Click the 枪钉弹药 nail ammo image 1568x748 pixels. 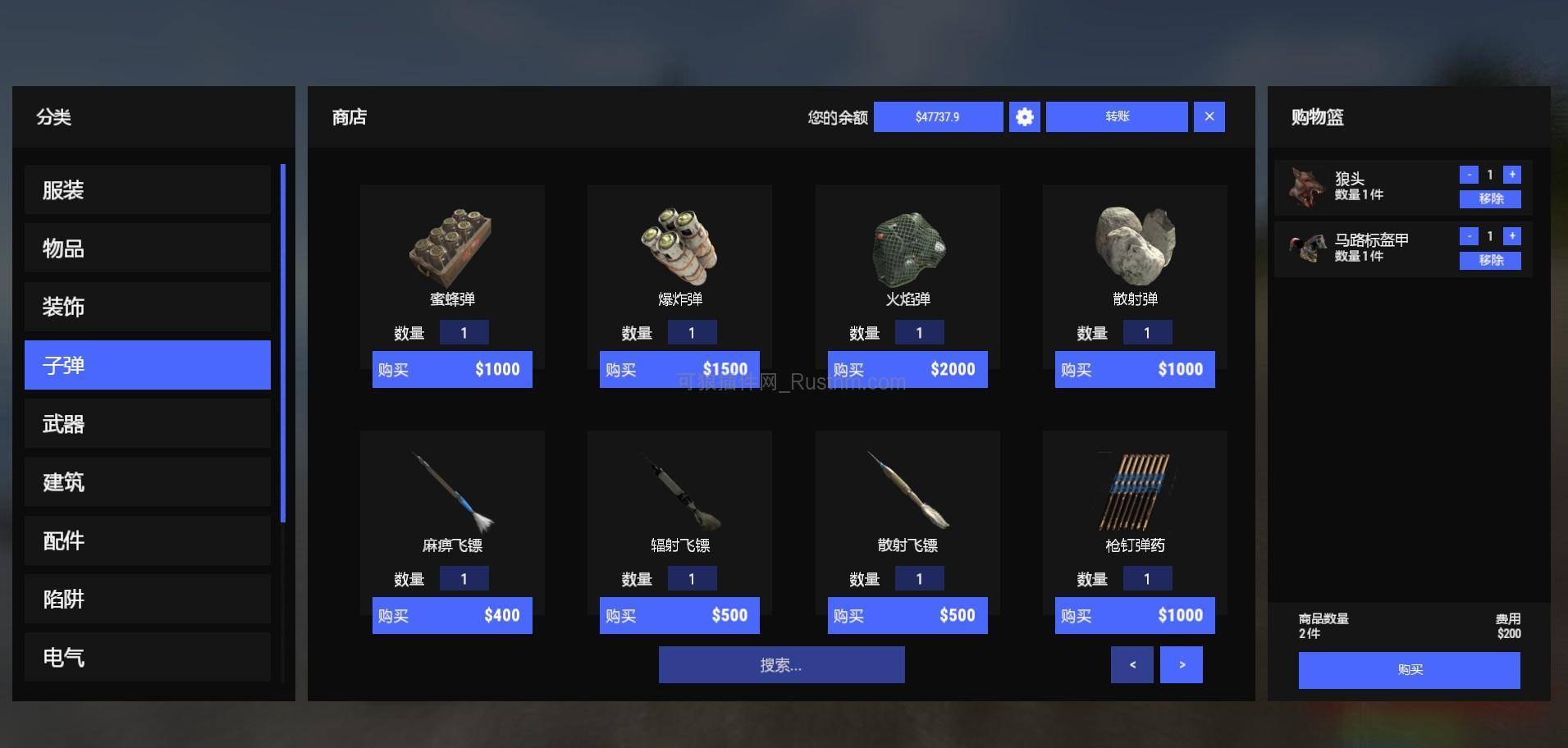1134,488
